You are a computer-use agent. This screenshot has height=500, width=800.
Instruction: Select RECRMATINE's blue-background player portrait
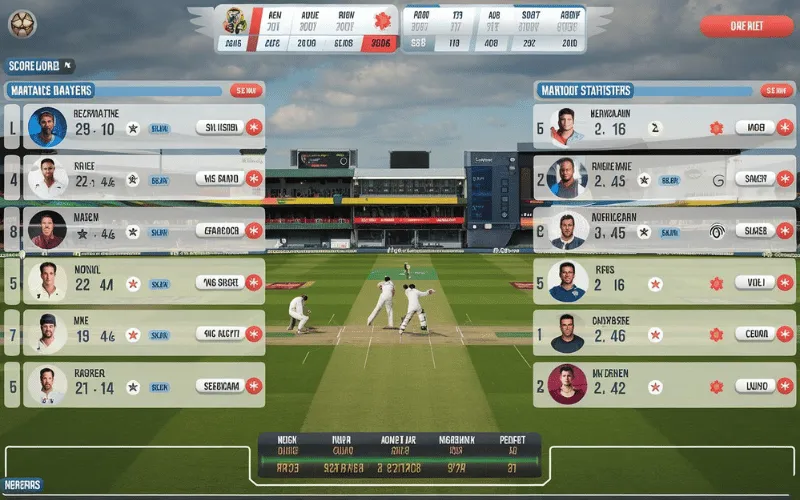click(x=47, y=127)
